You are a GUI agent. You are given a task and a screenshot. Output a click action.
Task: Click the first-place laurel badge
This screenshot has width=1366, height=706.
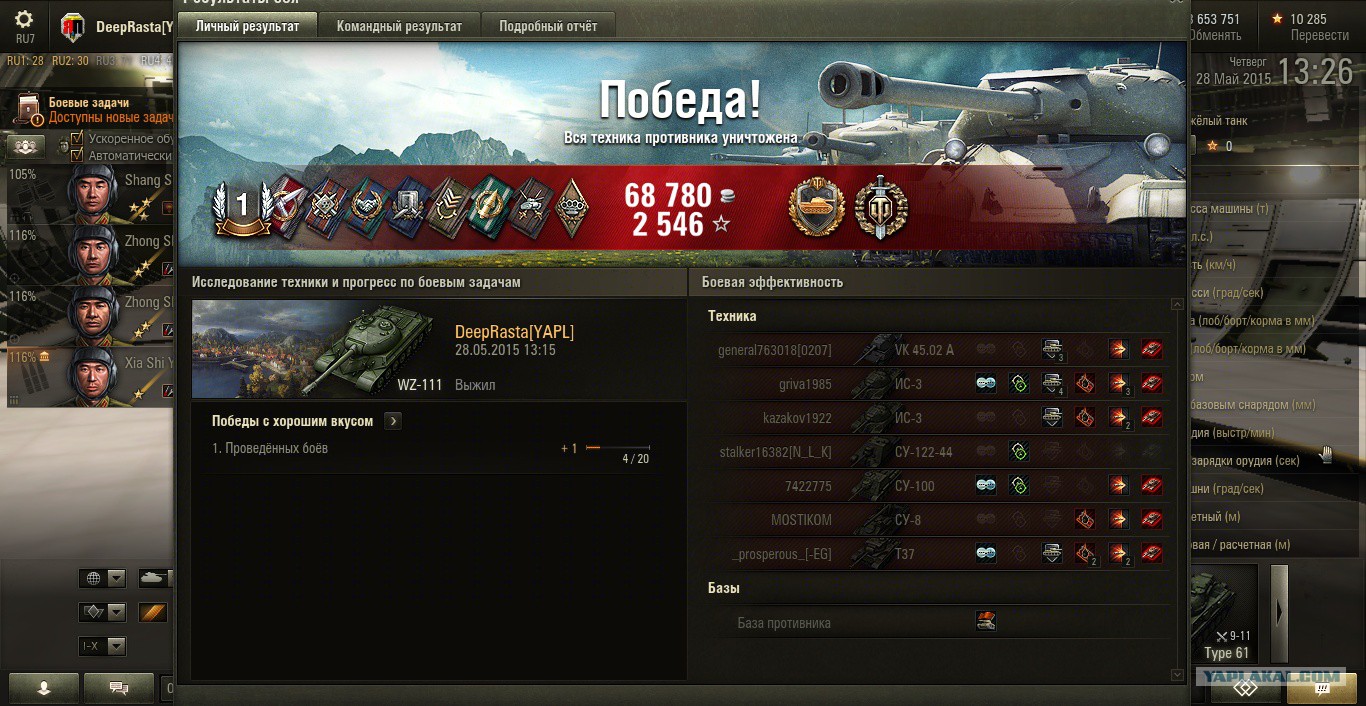(x=240, y=207)
